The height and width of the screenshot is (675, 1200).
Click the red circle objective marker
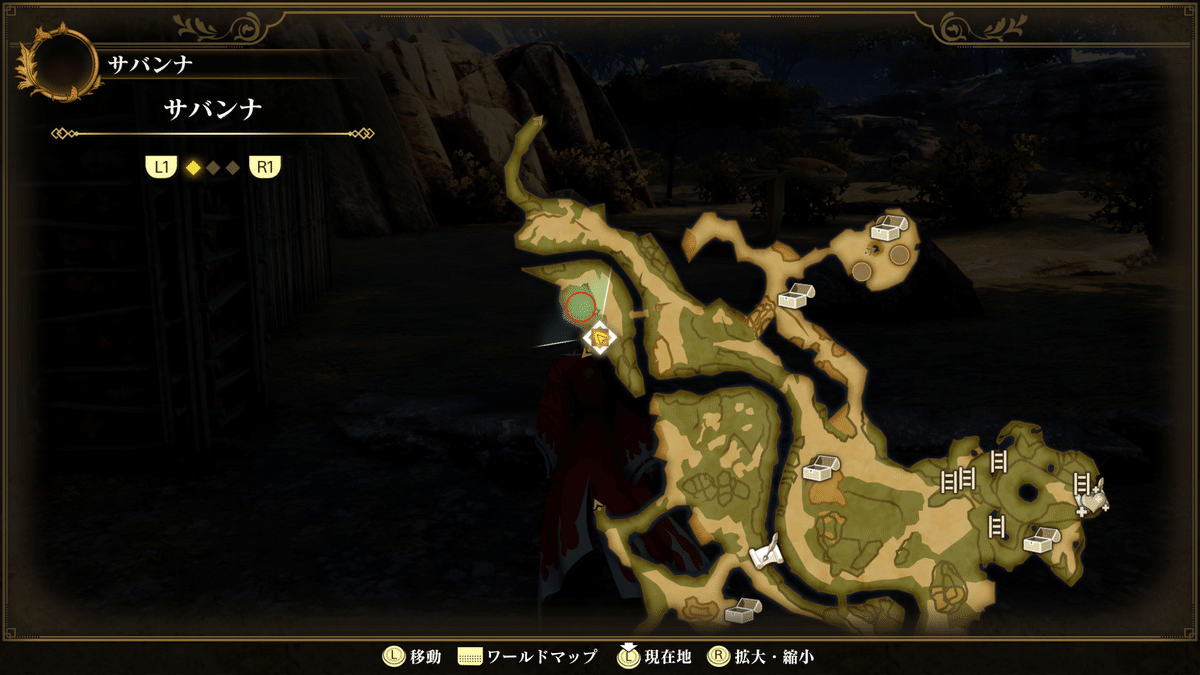[579, 307]
